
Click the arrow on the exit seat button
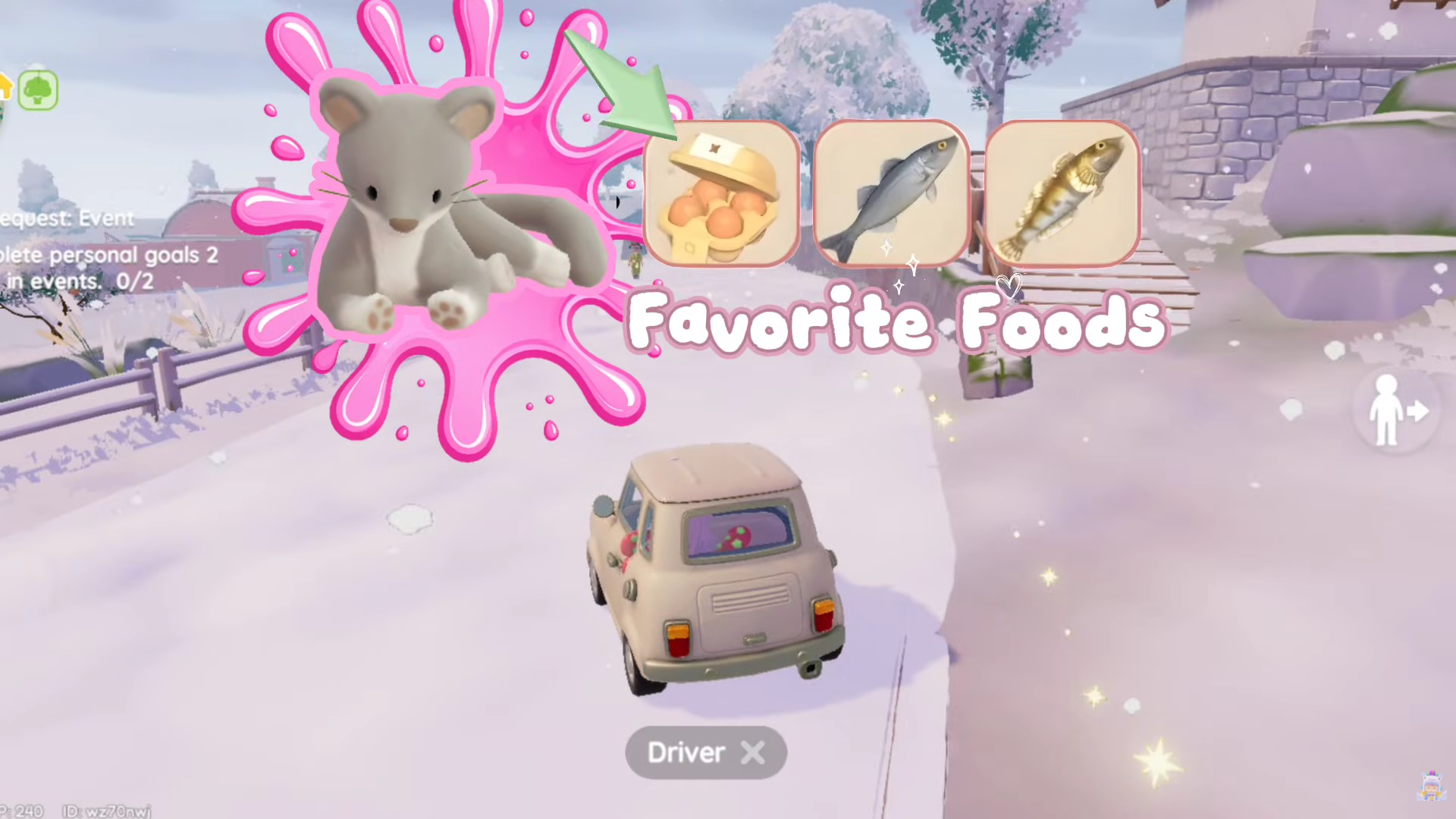[1417, 412]
